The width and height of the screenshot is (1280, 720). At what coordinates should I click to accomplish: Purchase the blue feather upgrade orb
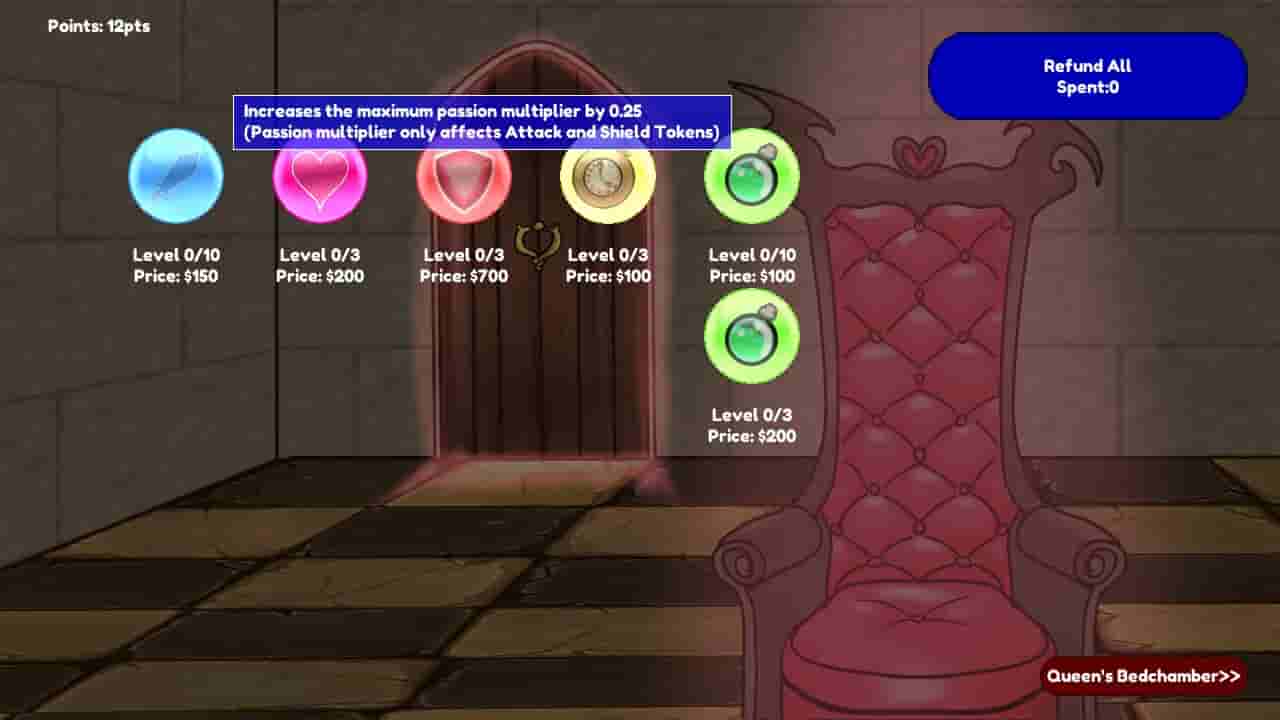[175, 176]
